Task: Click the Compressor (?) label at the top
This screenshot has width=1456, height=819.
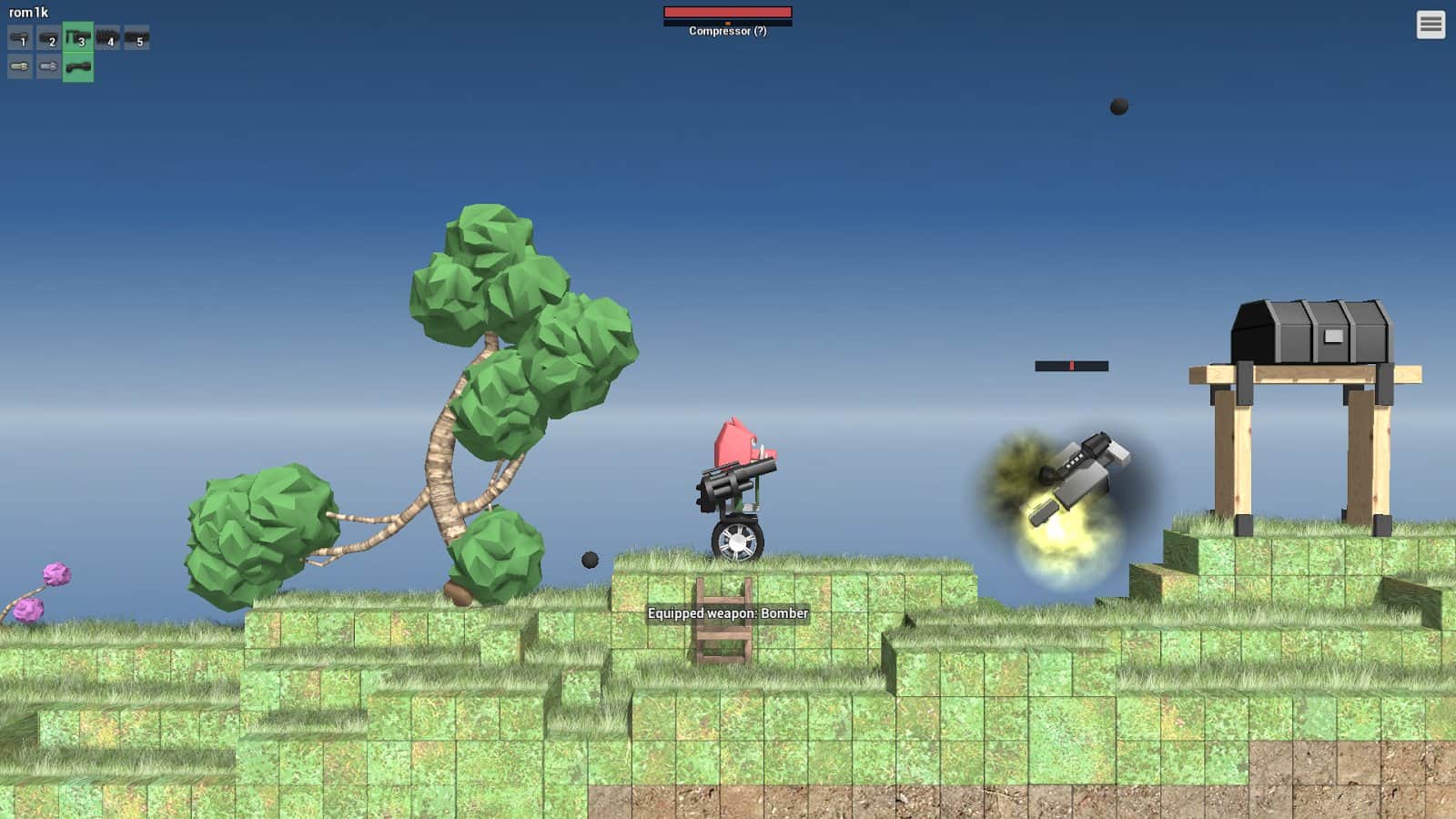Action: [x=728, y=32]
